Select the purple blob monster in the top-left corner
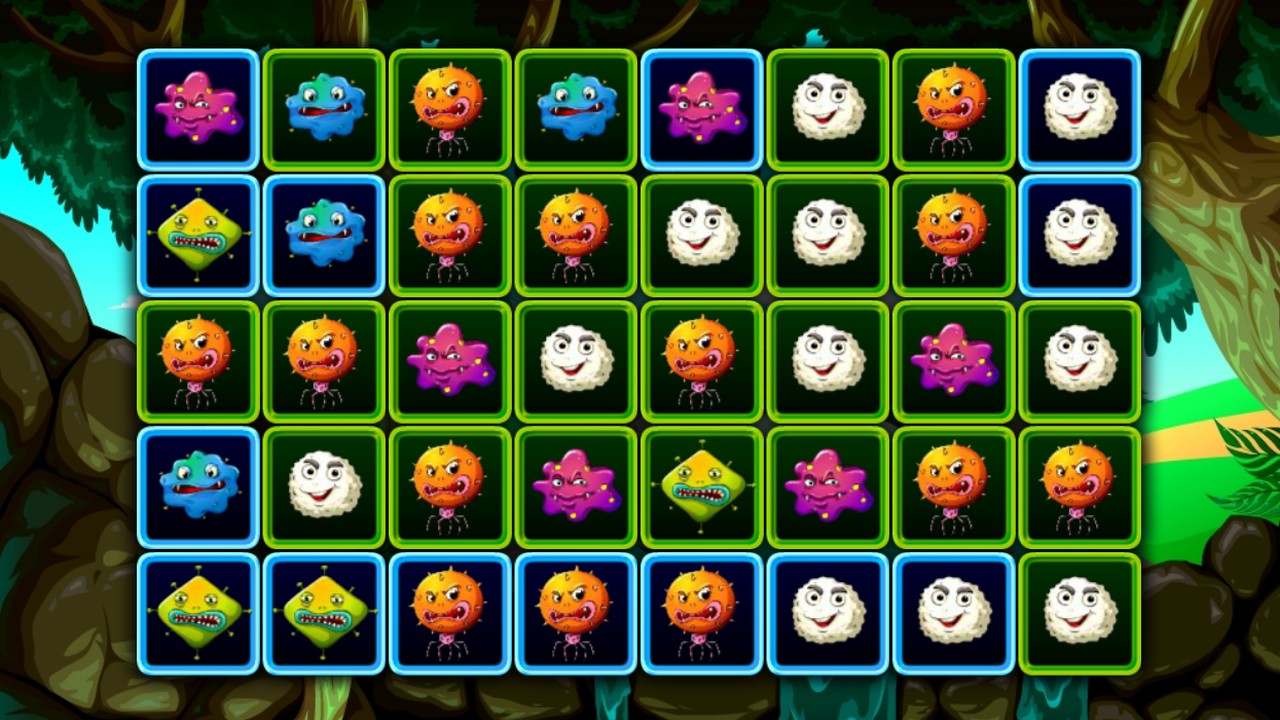The width and height of the screenshot is (1280, 720). pyautogui.click(x=197, y=110)
